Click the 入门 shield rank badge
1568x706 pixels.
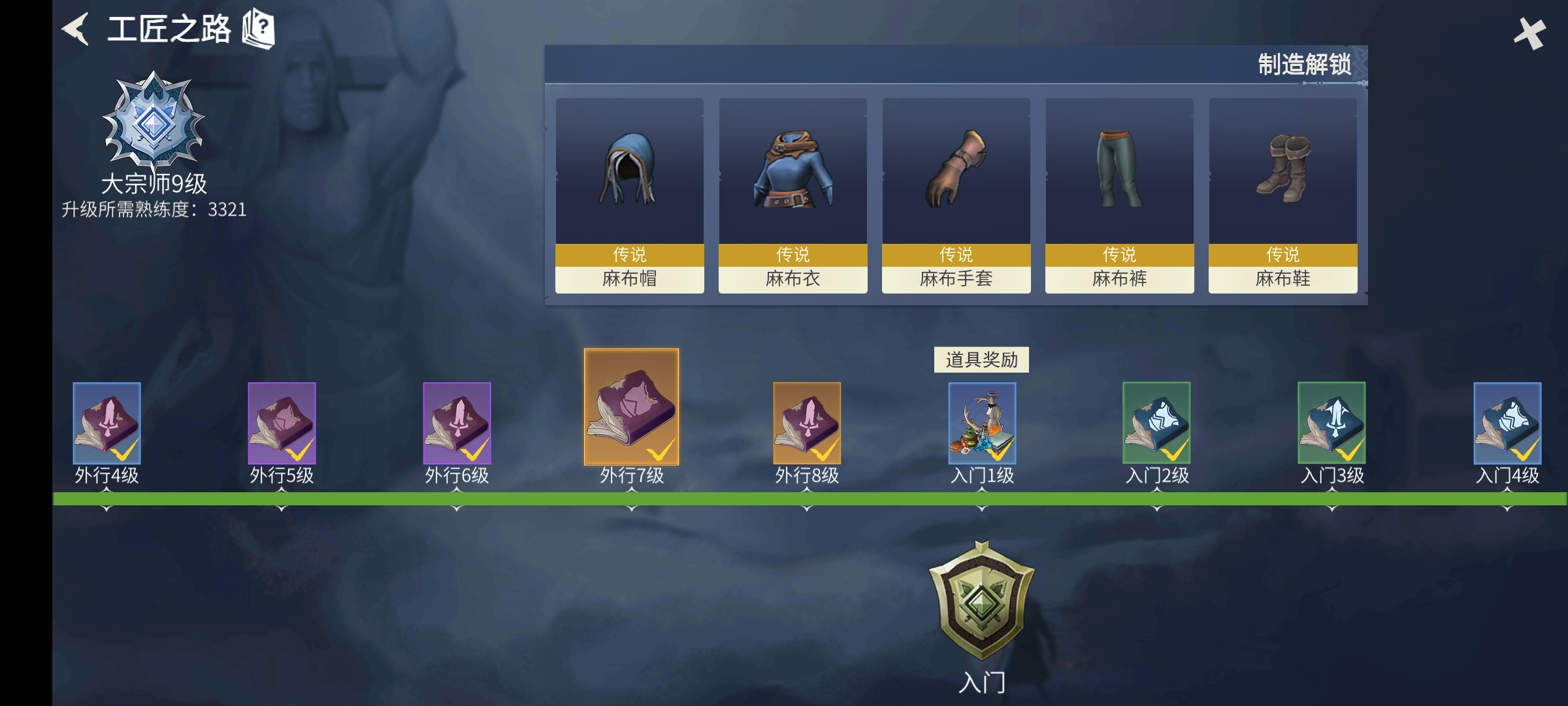981,600
